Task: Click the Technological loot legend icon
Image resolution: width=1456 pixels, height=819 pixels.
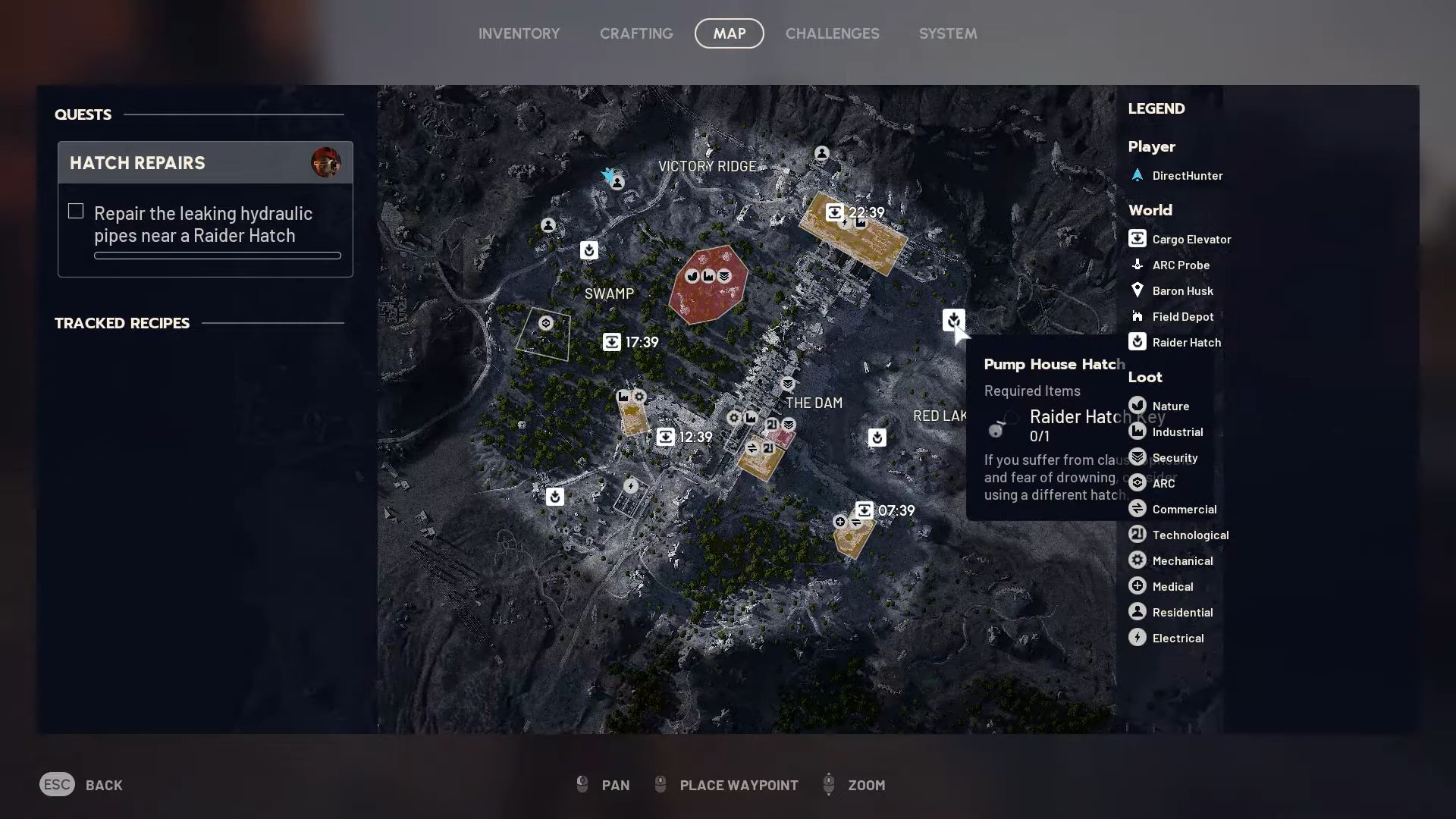Action: (1137, 535)
